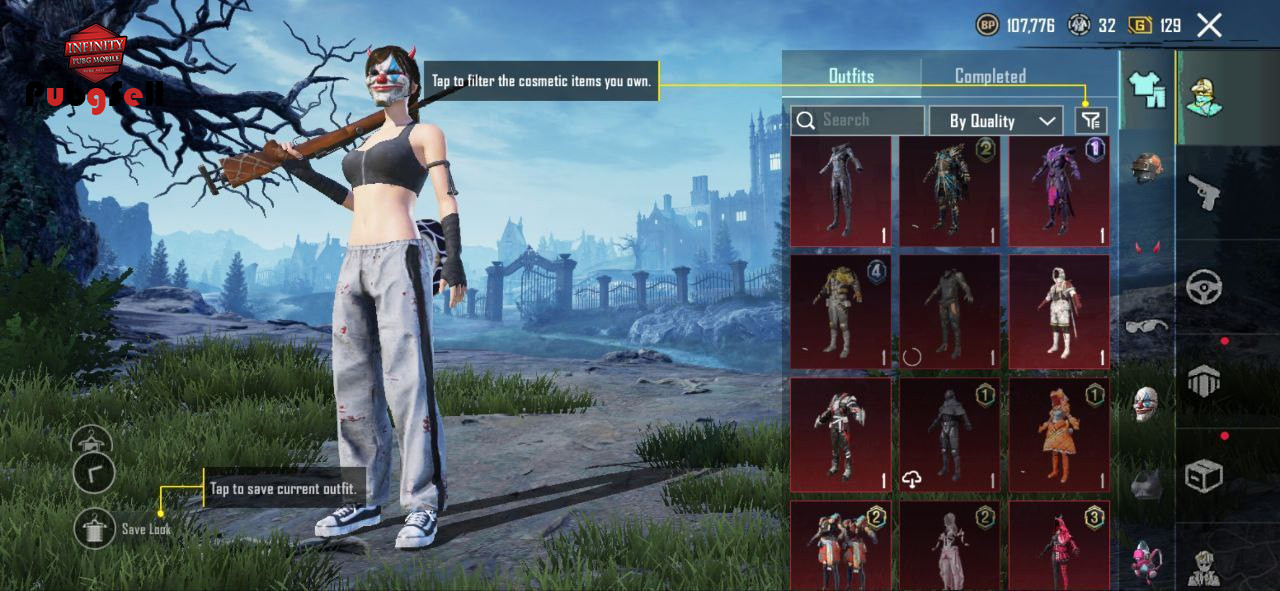The image size is (1280, 591).
Task: Open the glasses accessory category
Action: (1146, 326)
